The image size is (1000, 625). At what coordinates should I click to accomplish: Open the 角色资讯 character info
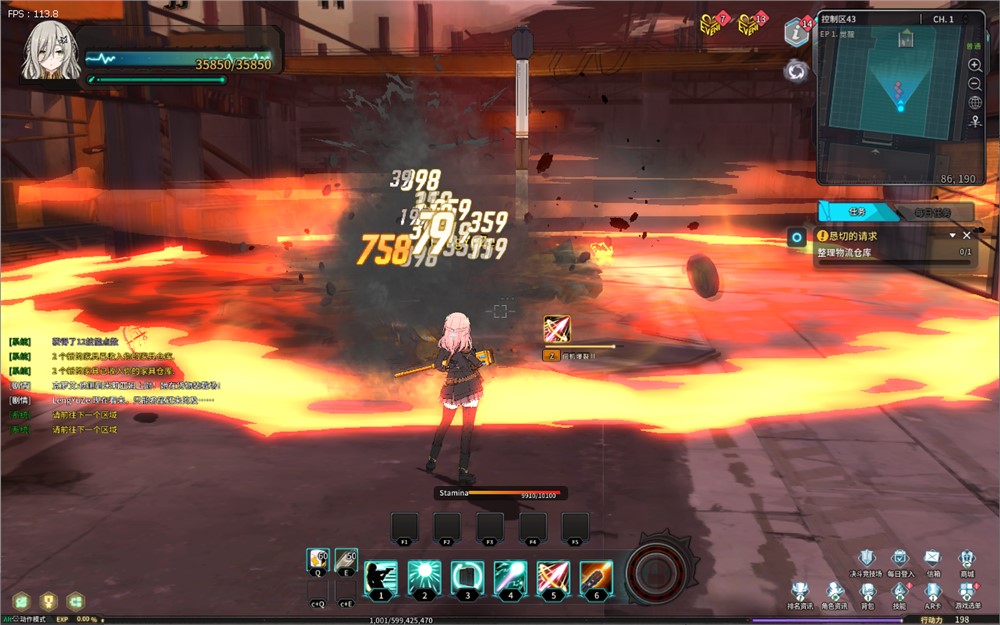834,592
